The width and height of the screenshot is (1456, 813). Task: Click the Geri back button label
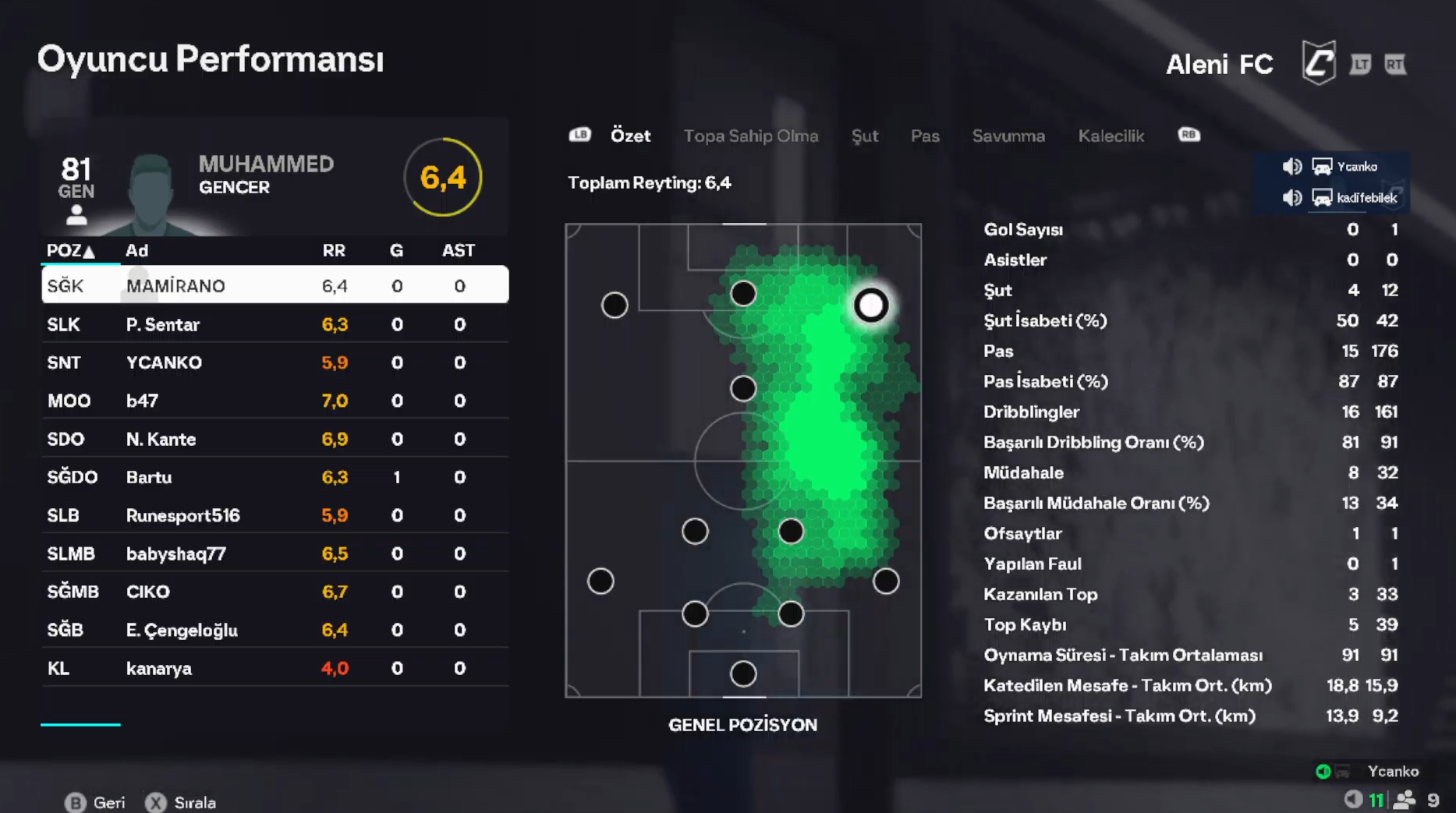click(108, 802)
